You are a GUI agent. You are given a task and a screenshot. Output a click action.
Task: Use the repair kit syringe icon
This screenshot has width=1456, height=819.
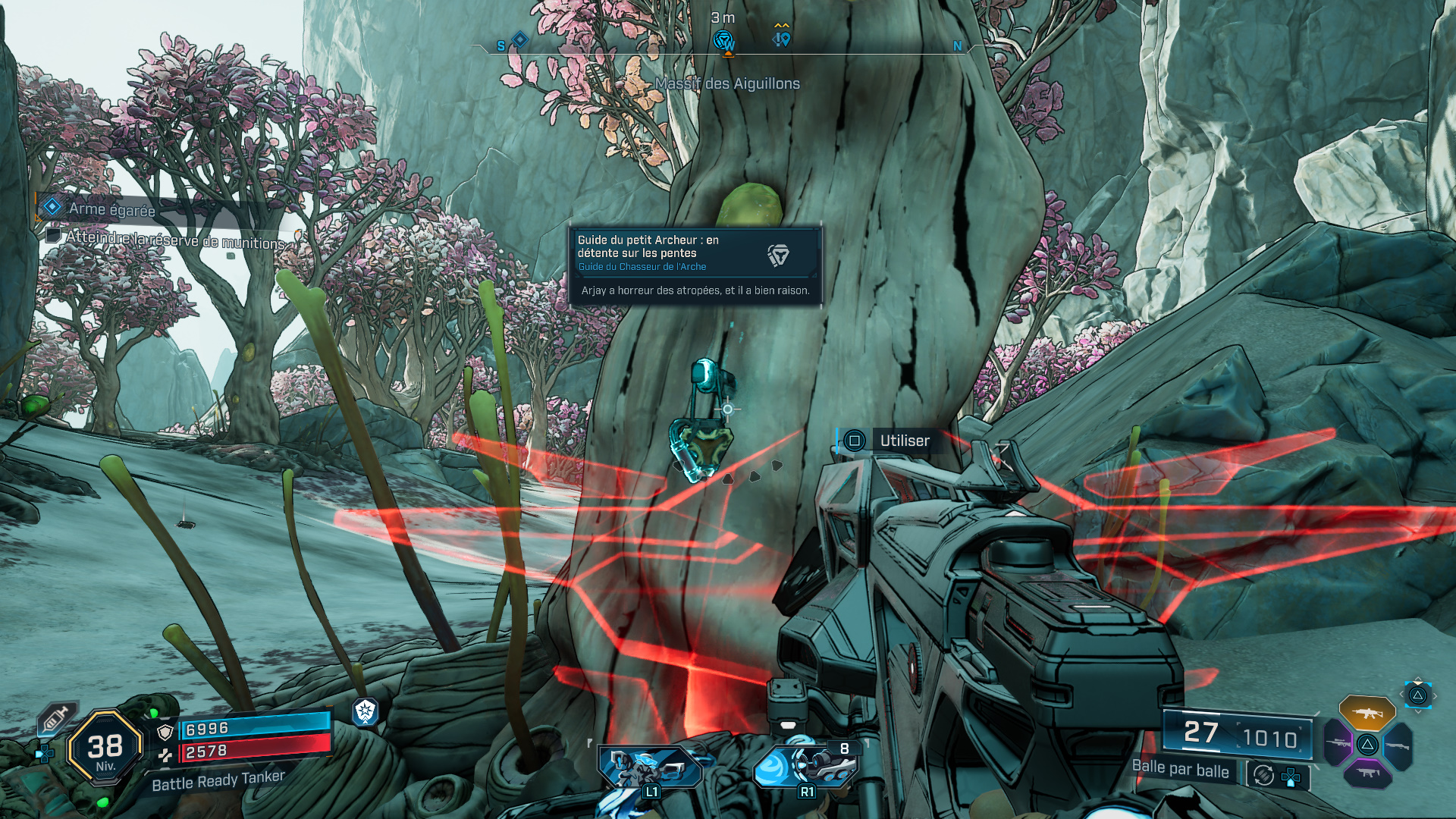coord(57,718)
